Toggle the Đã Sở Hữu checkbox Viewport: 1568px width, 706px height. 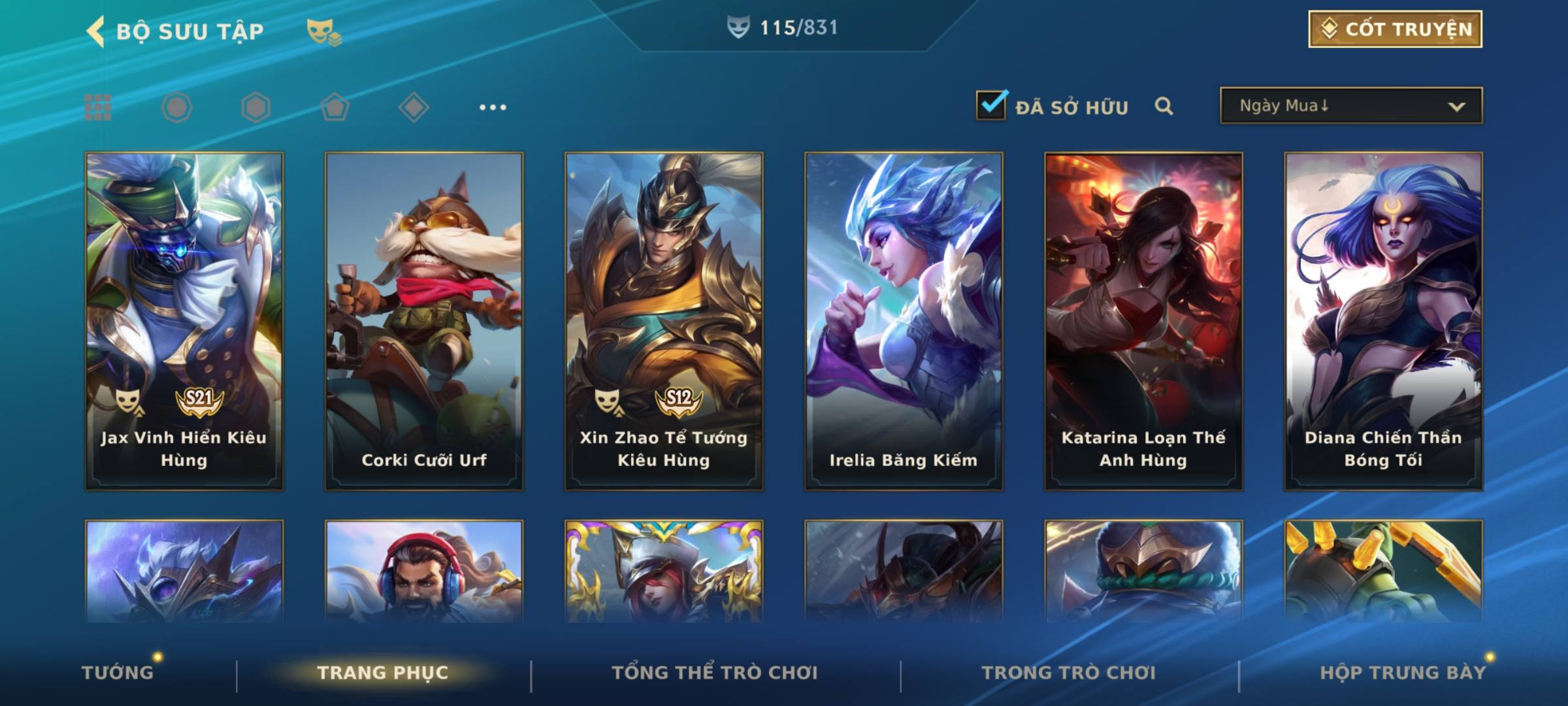[x=990, y=105]
